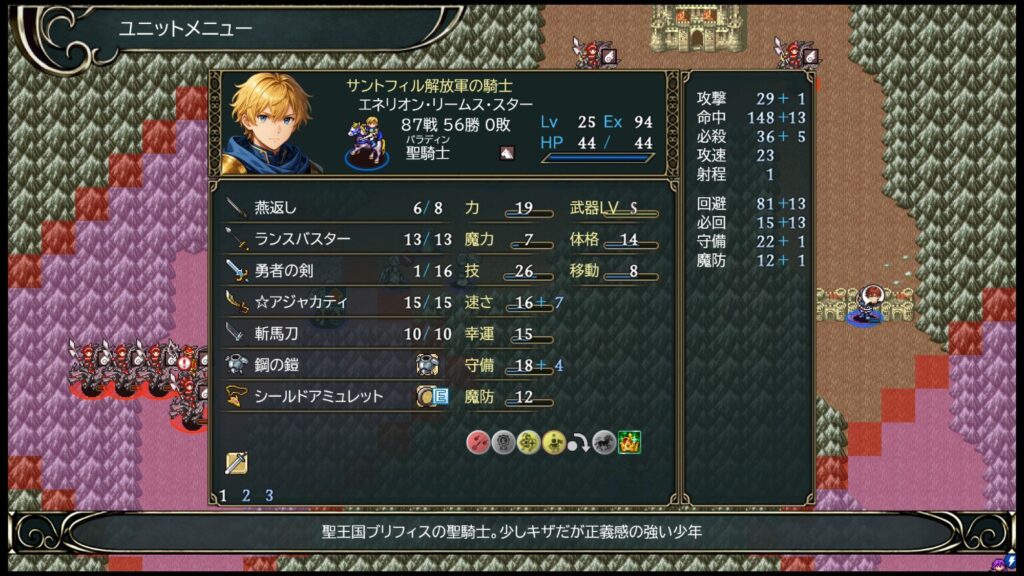The width and height of the screenshot is (1024, 576).
Task: Inspect the yellow mounted knight skill icon
Action: (x=553, y=442)
